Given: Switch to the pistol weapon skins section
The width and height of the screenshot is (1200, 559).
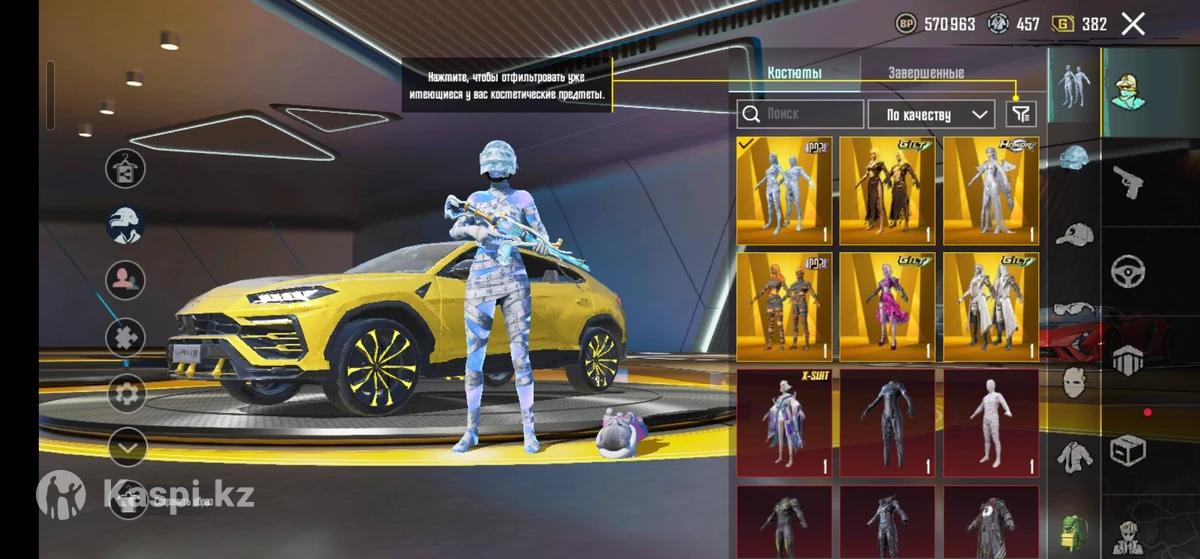Looking at the screenshot, I should pos(1129,182).
